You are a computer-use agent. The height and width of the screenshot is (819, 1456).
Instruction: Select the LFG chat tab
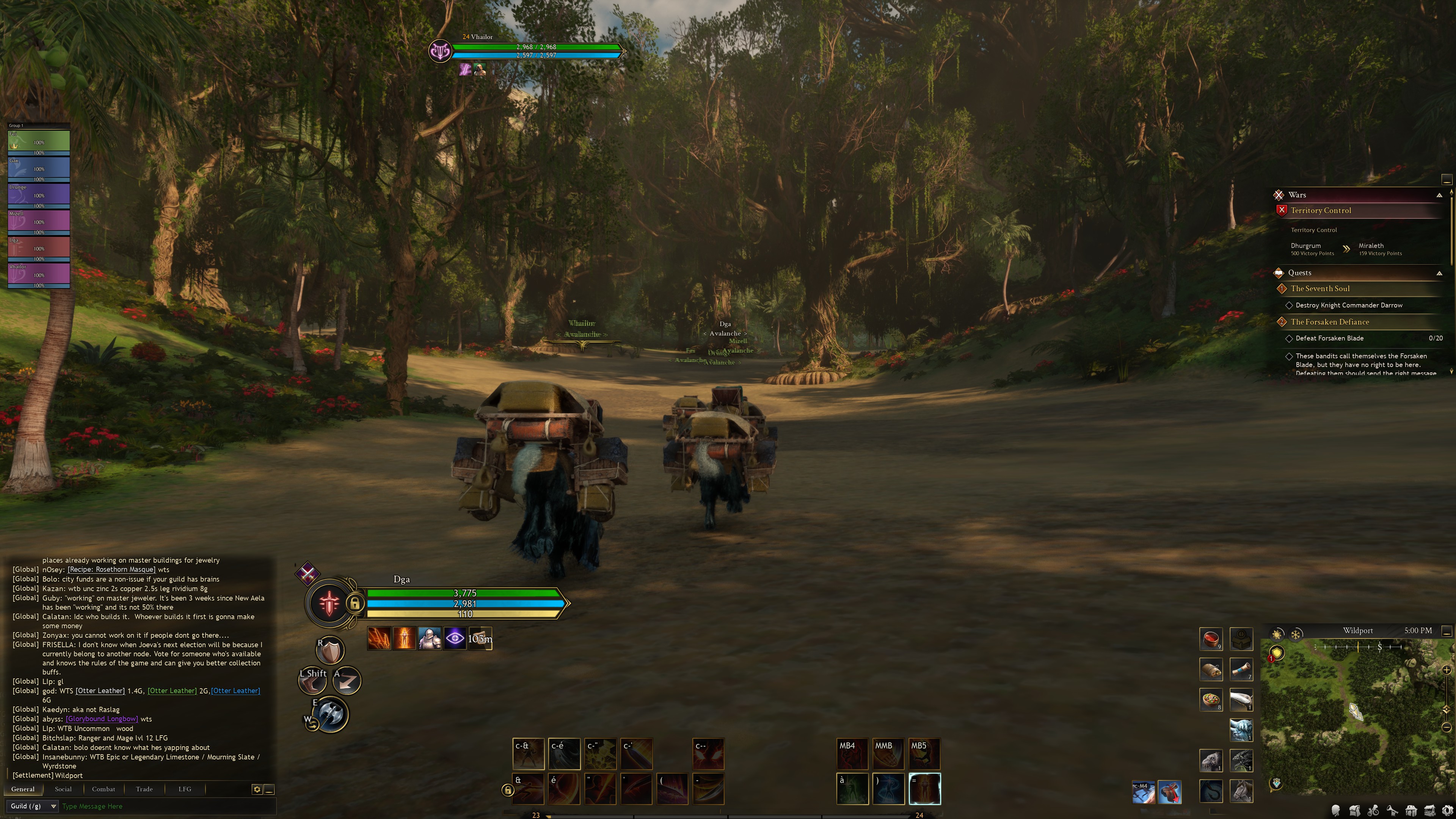(185, 789)
